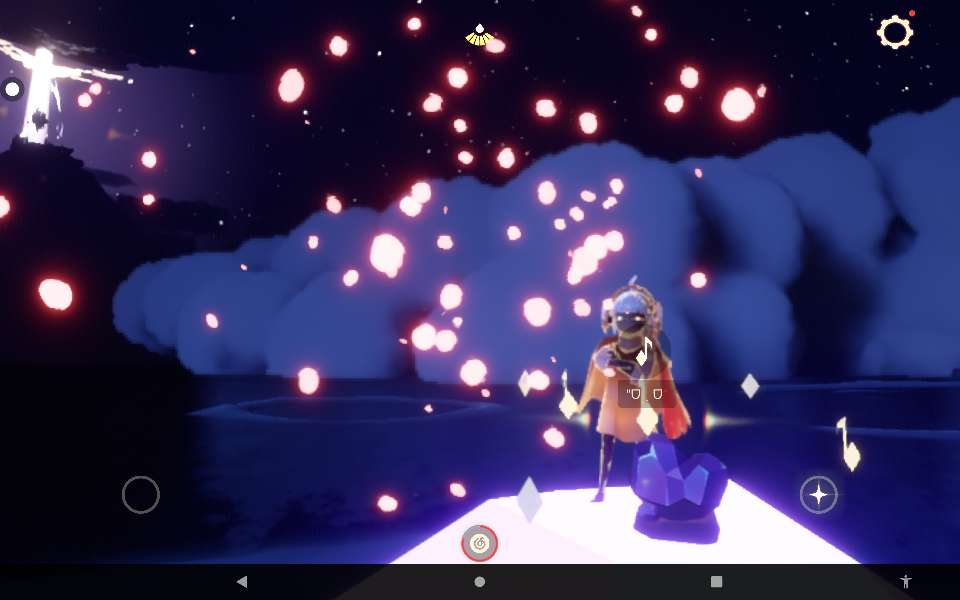Tap the hollow circle movement control
Screen dimensions: 960x600
tap(141, 494)
